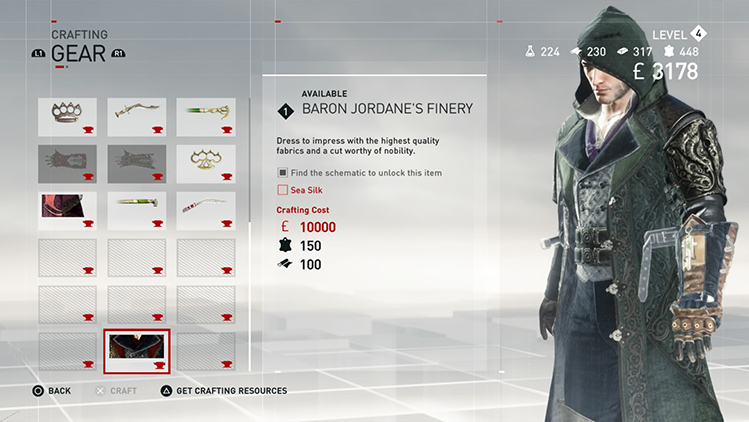Select the silver brass knuckles slot
749x422 pixels.
pyautogui.click(x=67, y=116)
